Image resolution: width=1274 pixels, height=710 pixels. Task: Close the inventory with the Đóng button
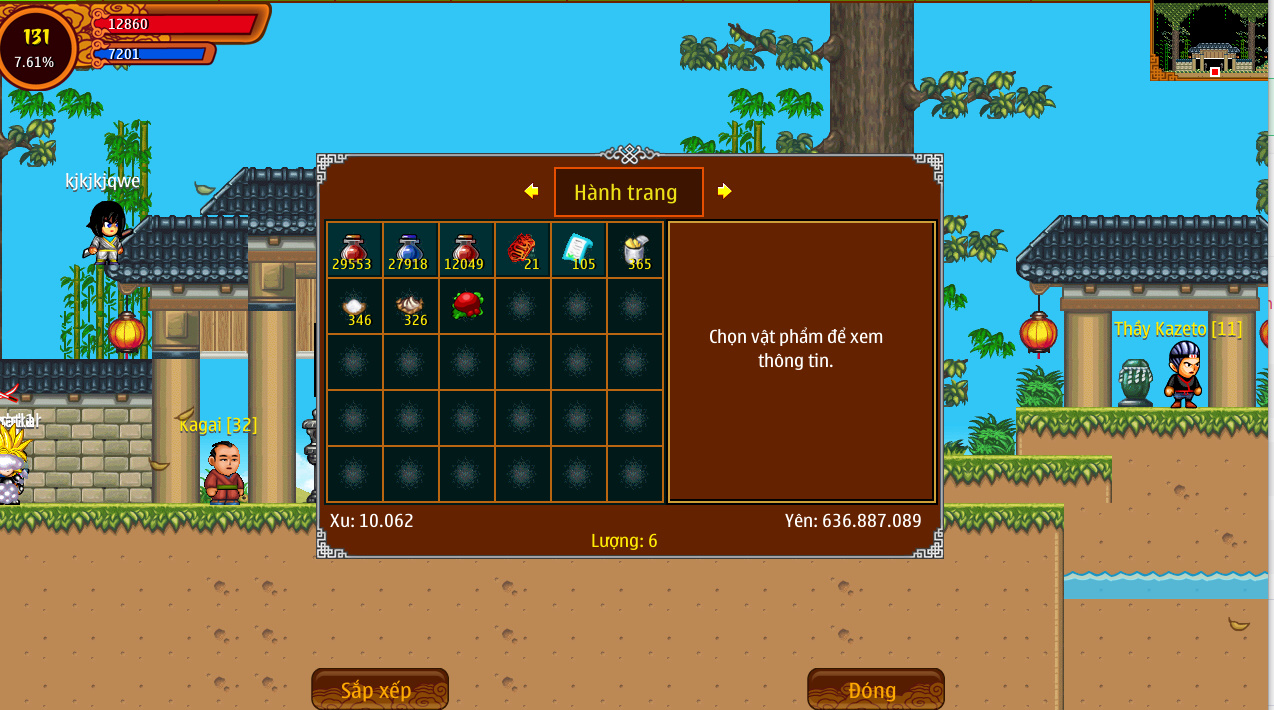pos(875,690)
